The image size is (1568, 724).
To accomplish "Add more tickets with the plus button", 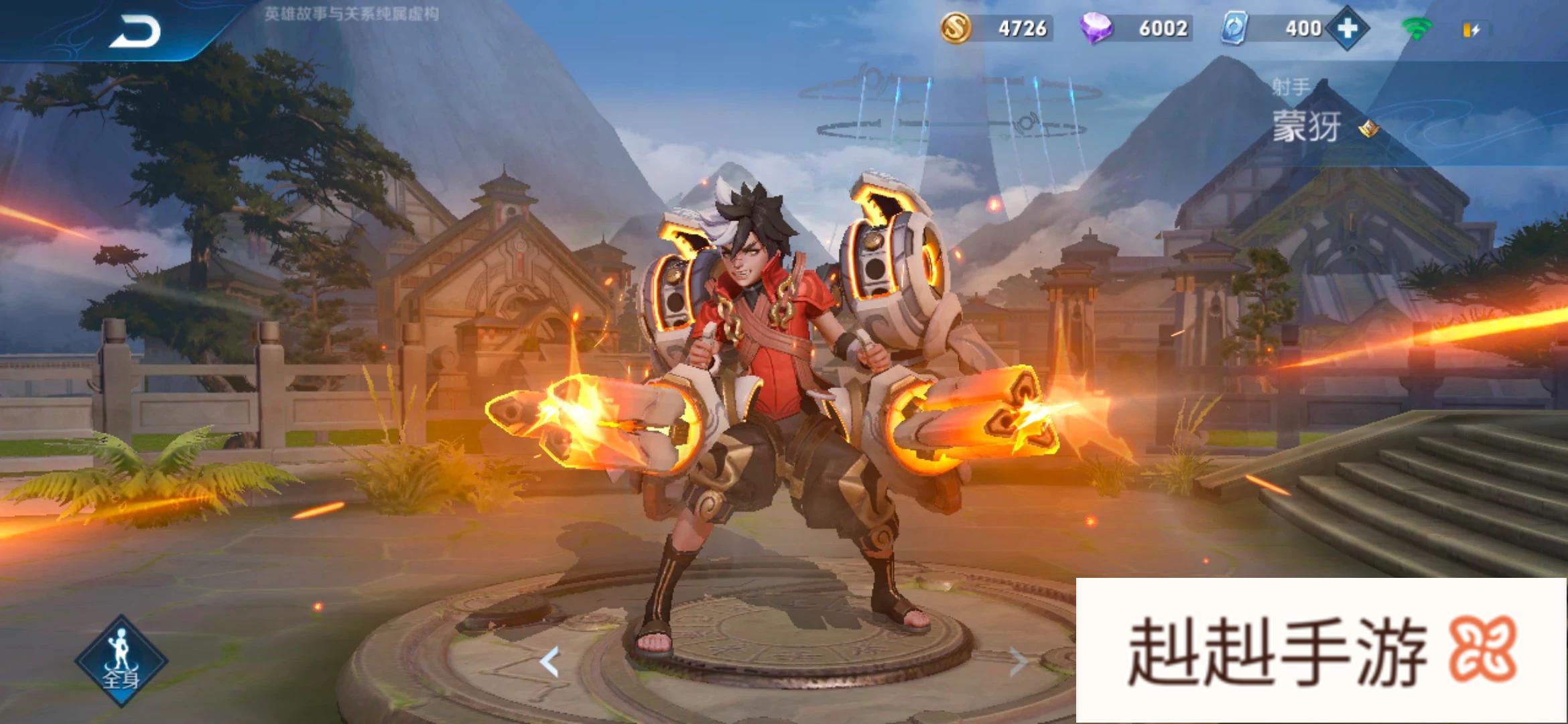I will click(1347, 29).
